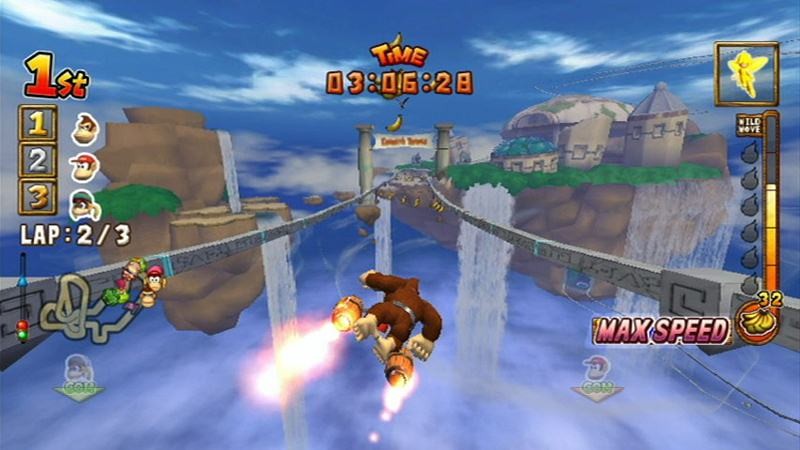Click the banana bunch icon

(x=756, y=321)
